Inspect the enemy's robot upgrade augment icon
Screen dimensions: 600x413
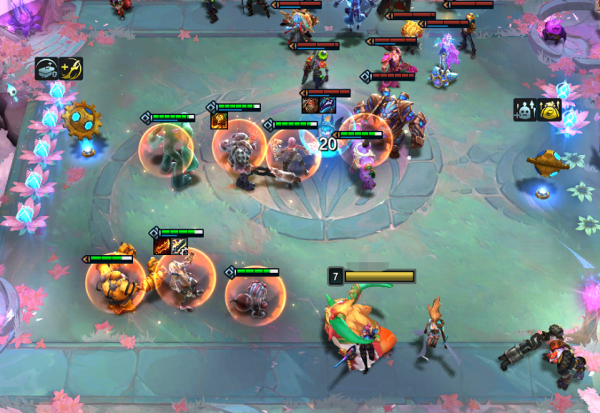[x=524, y=109]
